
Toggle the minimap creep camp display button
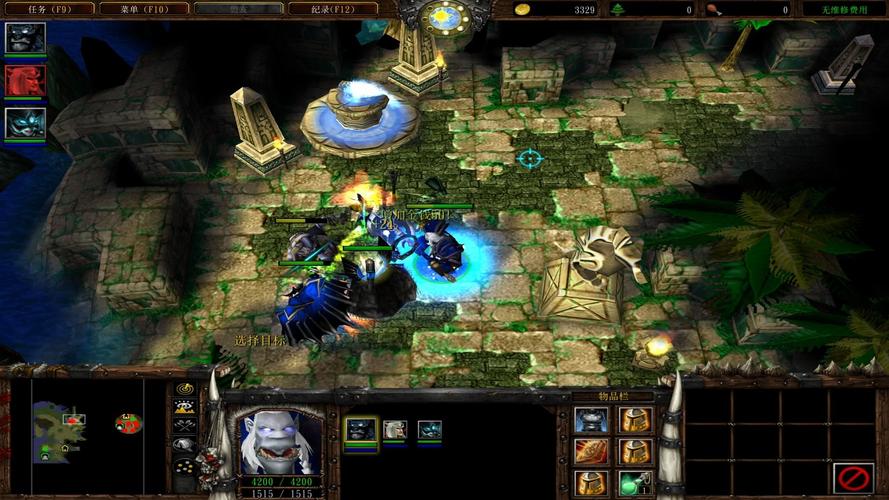tap(184, 445)
